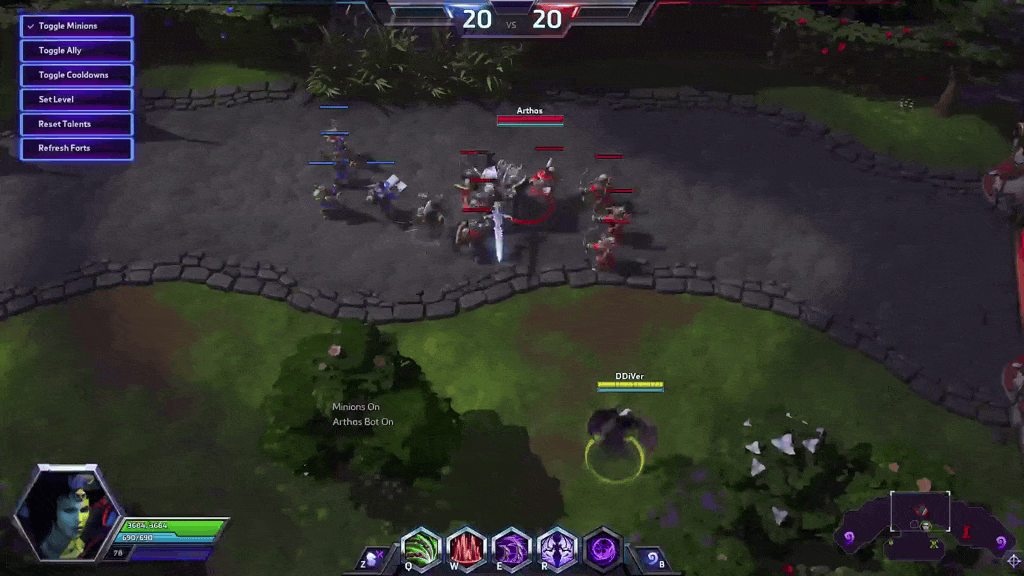The image size is (1024, 576).
Task: Click the purple swirl trait icon
Action: point(603,549)
